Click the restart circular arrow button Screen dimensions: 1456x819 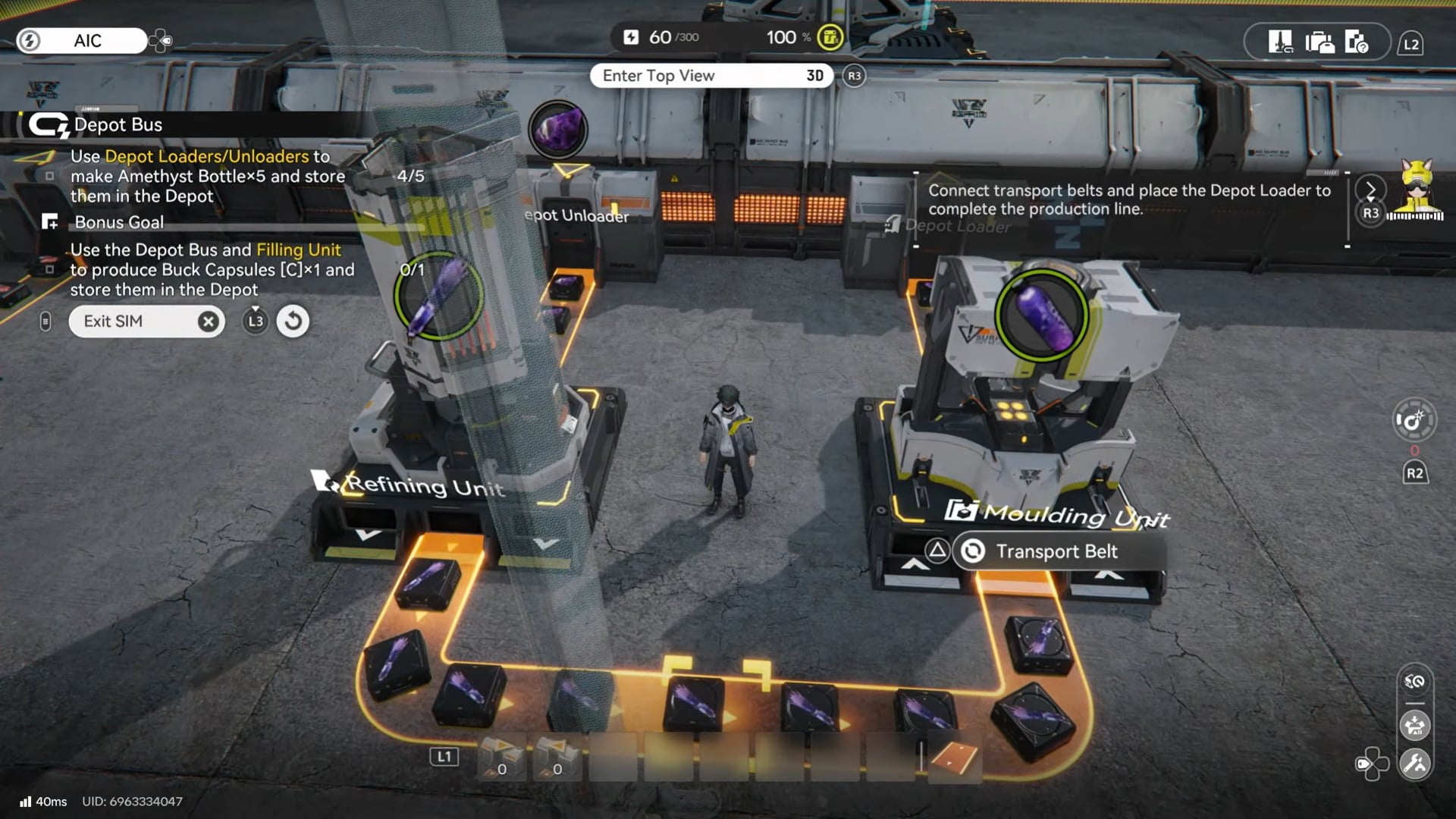(x=293, y=322)
